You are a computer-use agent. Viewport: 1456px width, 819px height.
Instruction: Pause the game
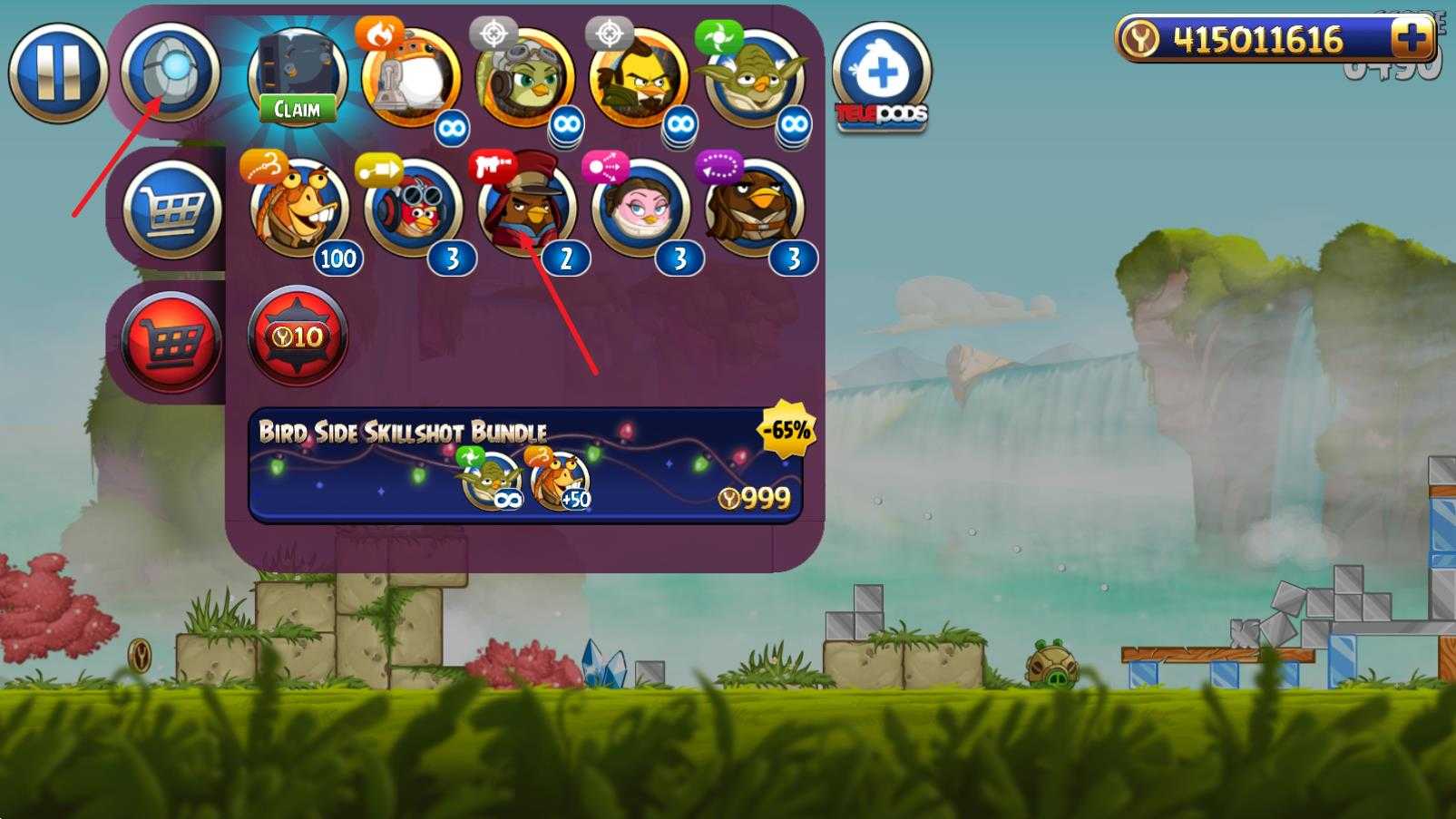click(57, 73)
